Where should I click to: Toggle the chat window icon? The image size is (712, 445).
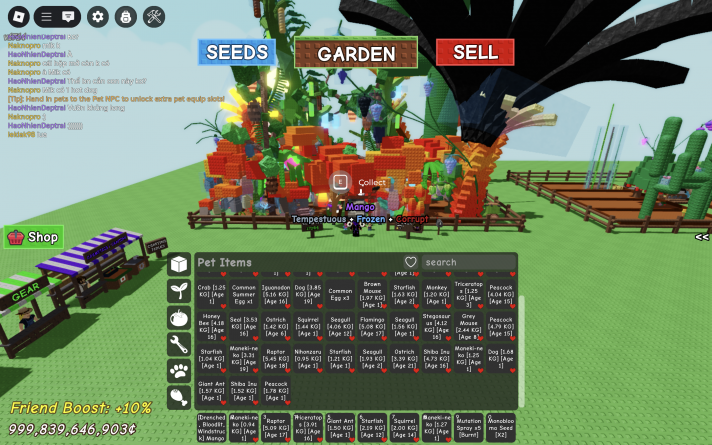(x=68, y=17)
